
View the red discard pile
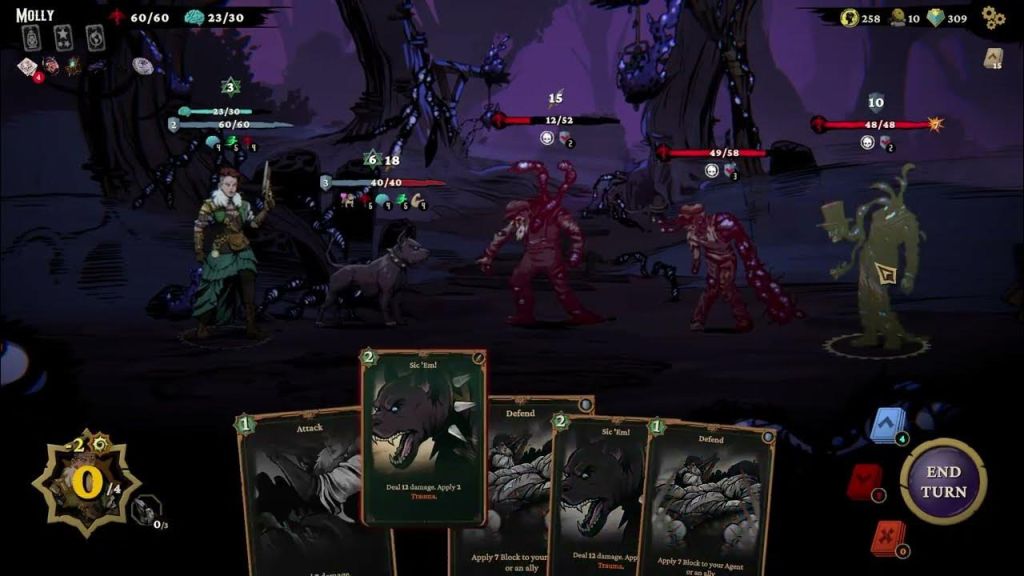point(864,483)
